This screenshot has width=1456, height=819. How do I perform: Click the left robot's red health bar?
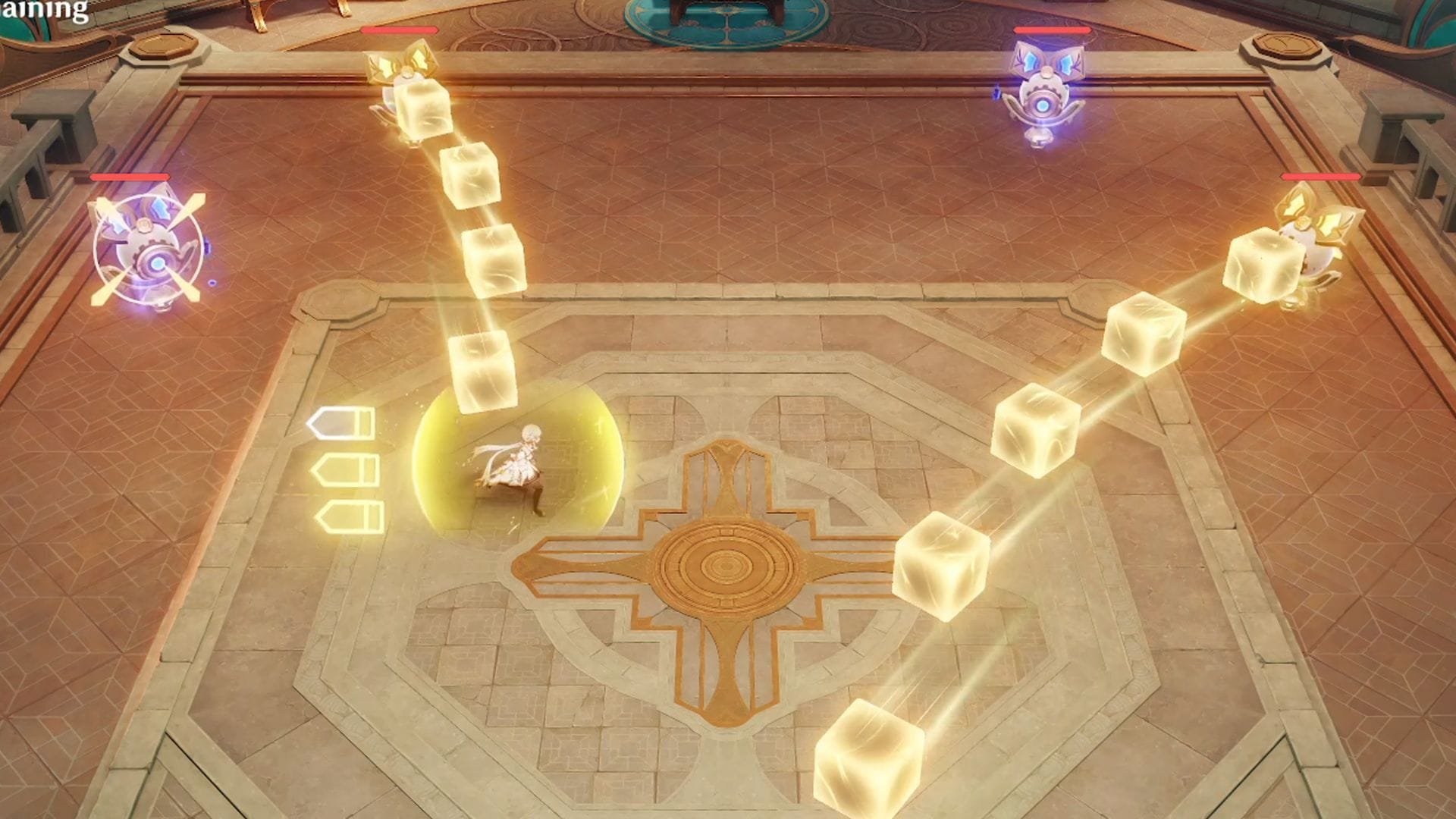point(129,178)
